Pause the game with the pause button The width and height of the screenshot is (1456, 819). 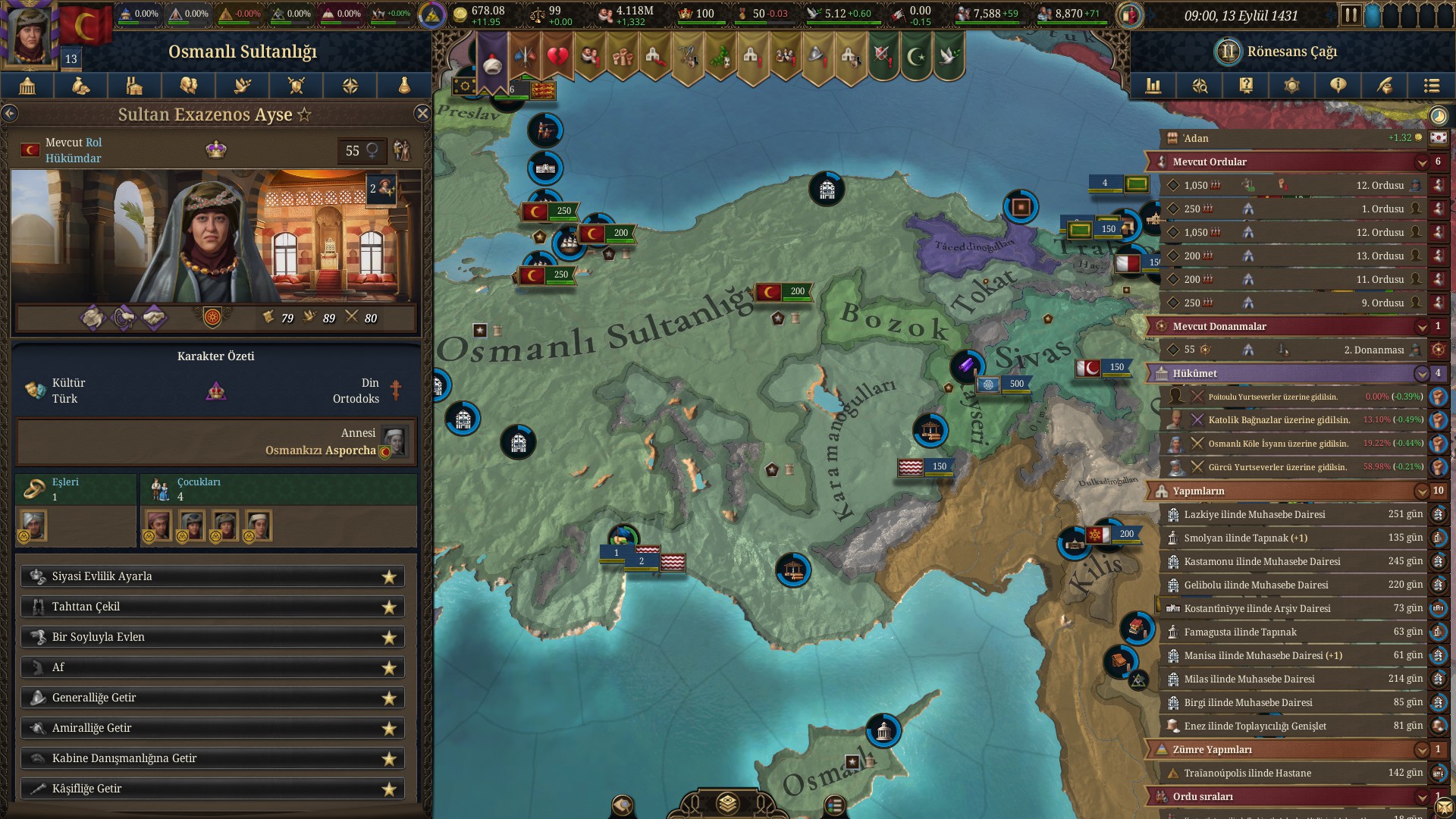click(1350, 15)
